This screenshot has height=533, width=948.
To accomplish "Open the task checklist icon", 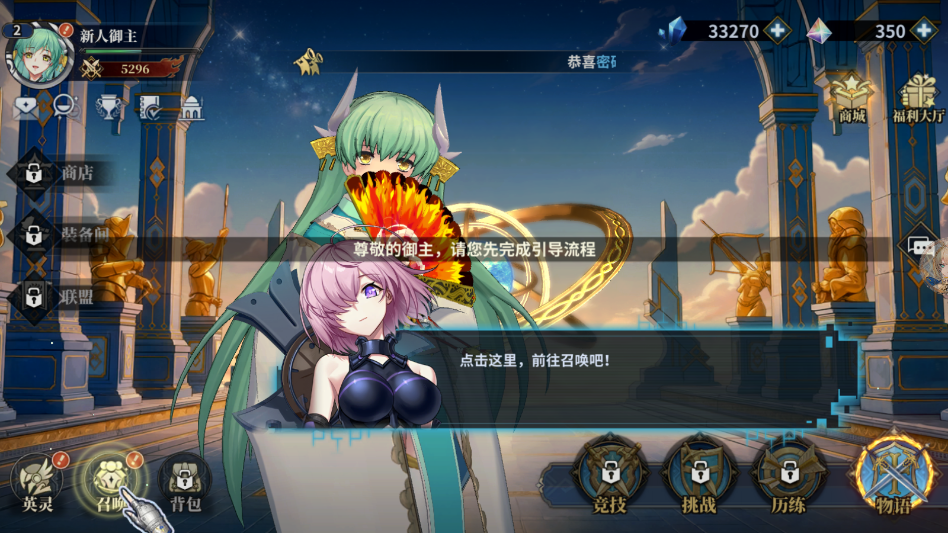I will [150, 108].
